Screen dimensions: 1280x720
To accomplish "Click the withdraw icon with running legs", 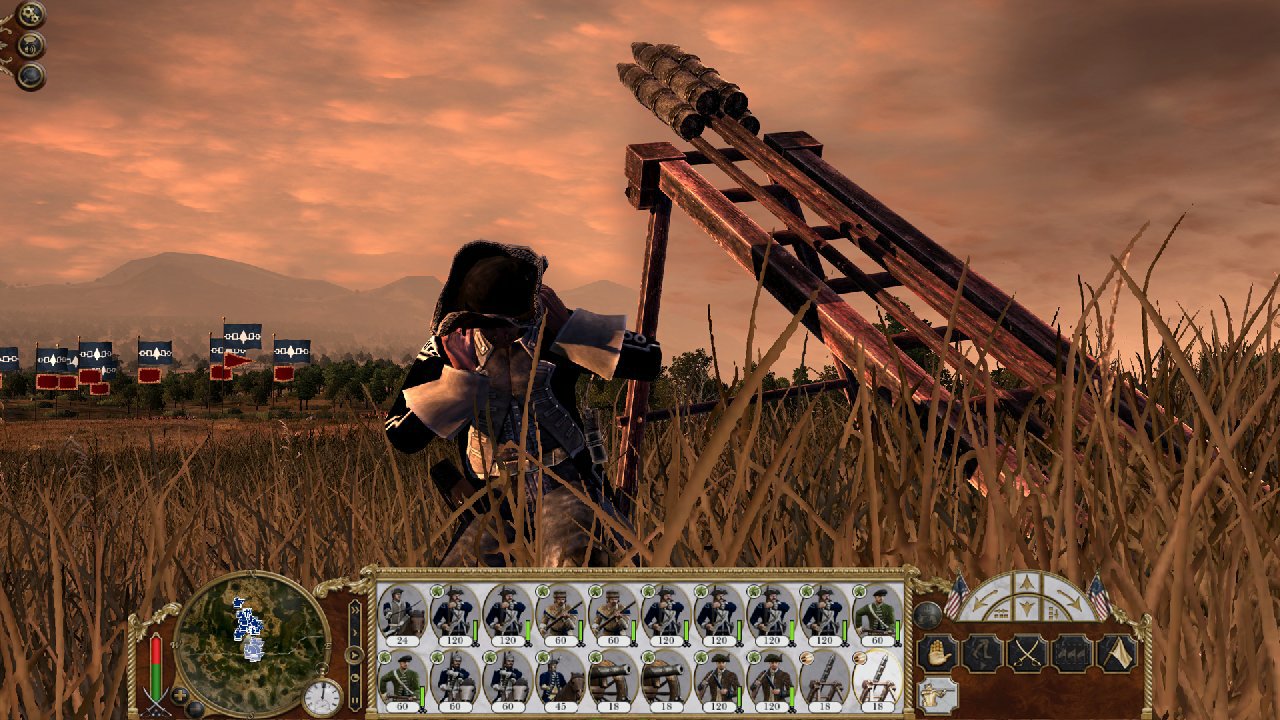I will point(983,652).
